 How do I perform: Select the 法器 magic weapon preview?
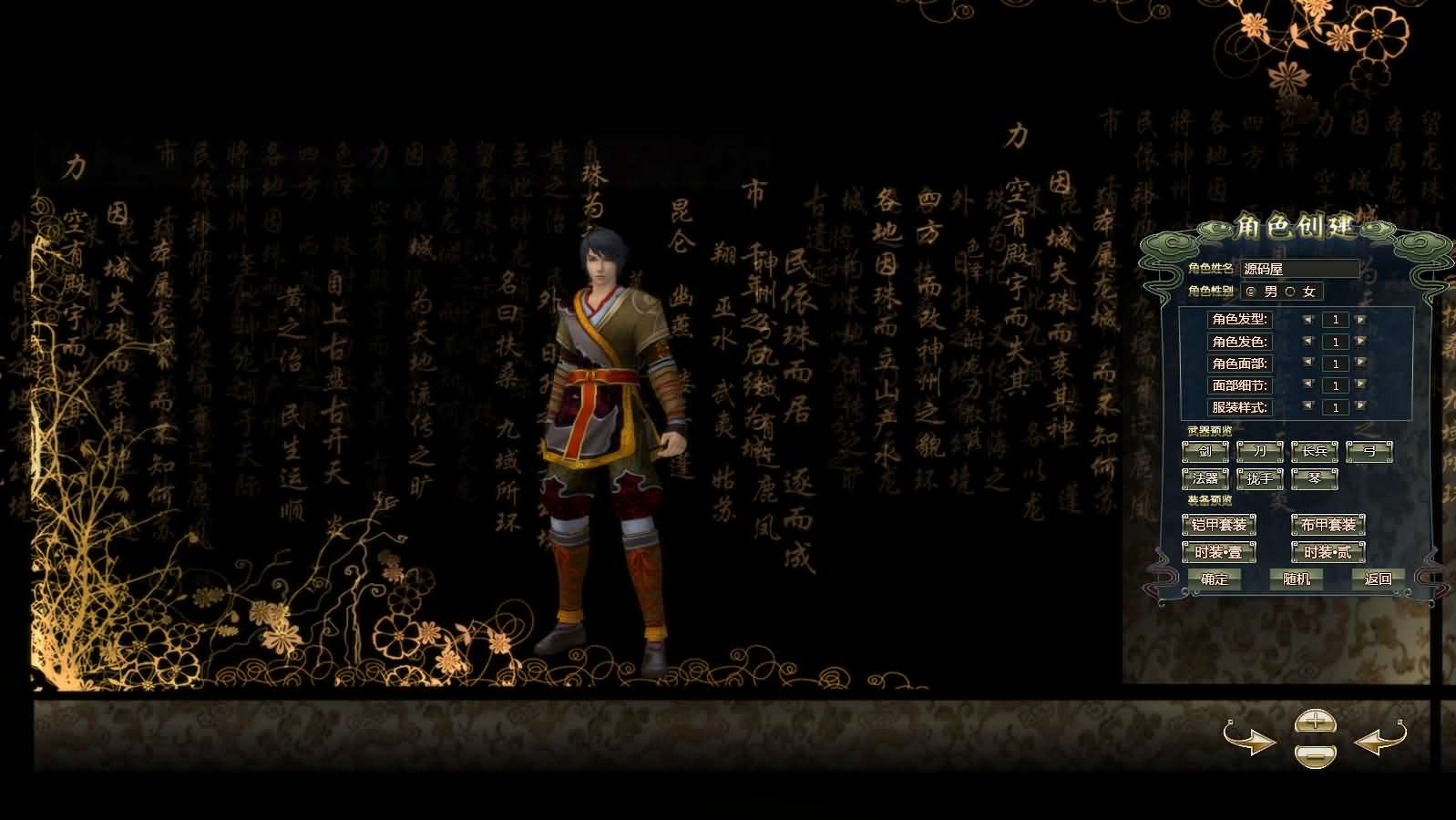pyautogui.click(x=1205, y=477)
